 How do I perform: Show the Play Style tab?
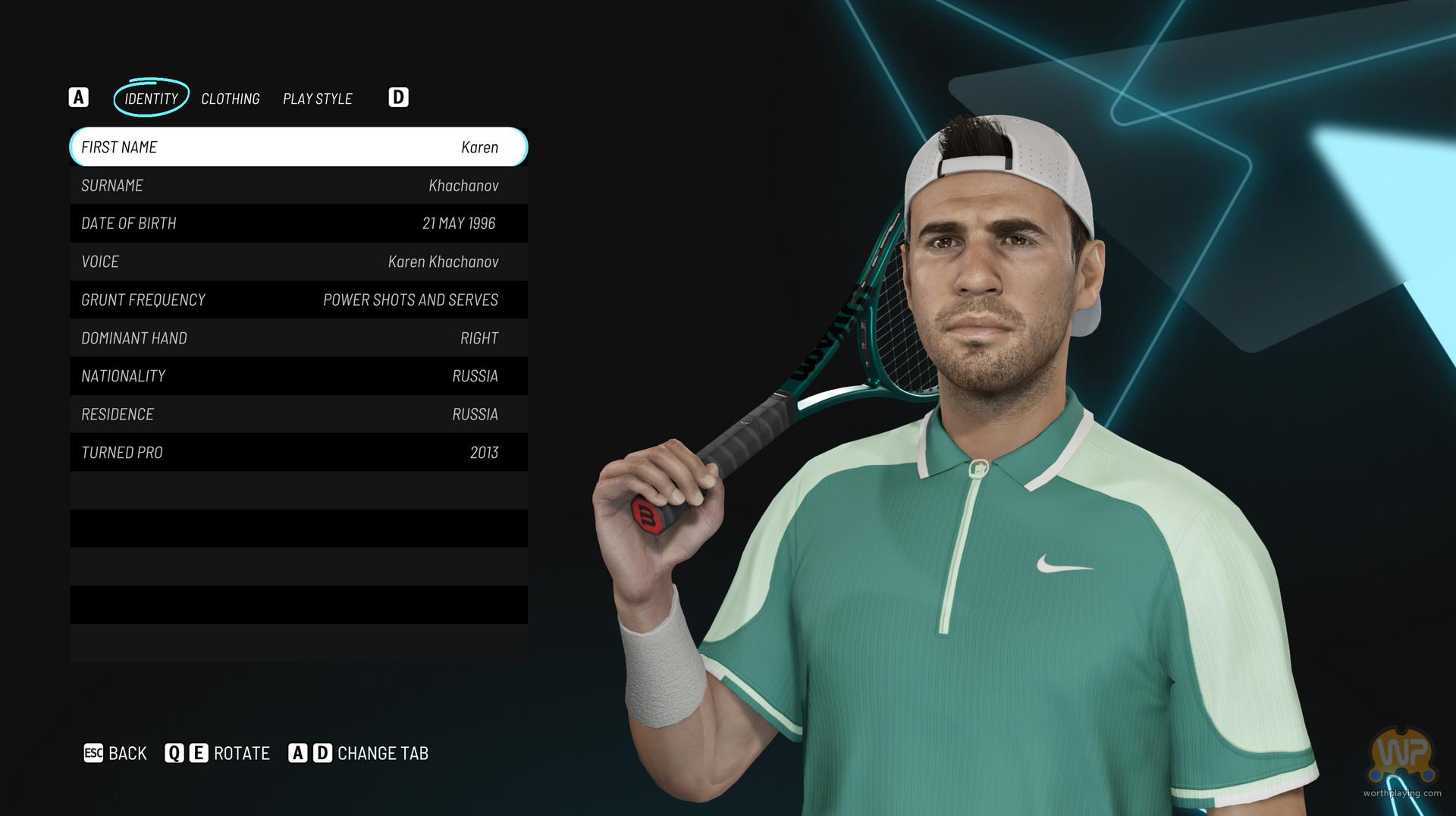click(x=318, y=99)
